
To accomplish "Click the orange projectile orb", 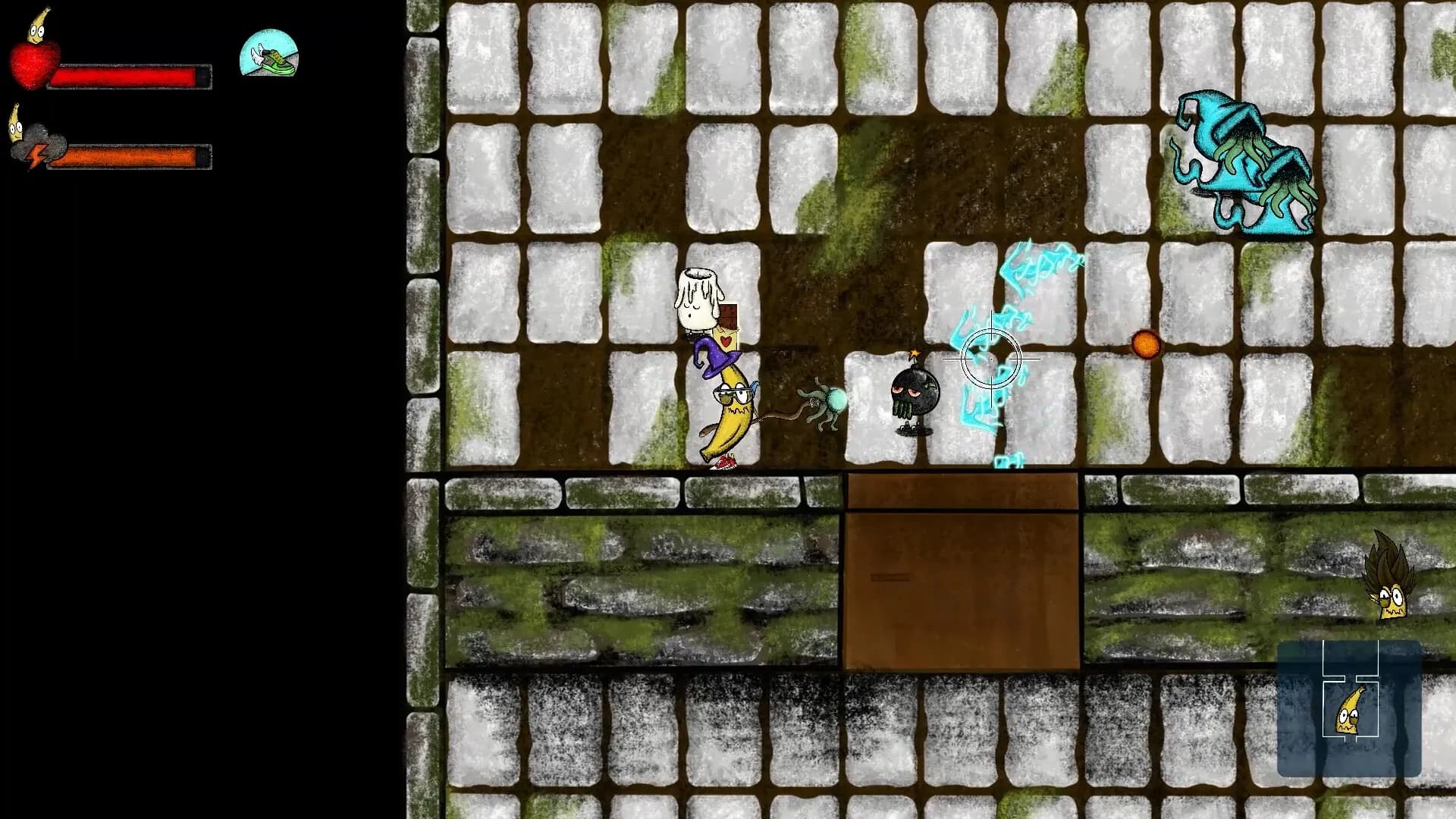I will pyautogui.click(x=1146, y=345).
